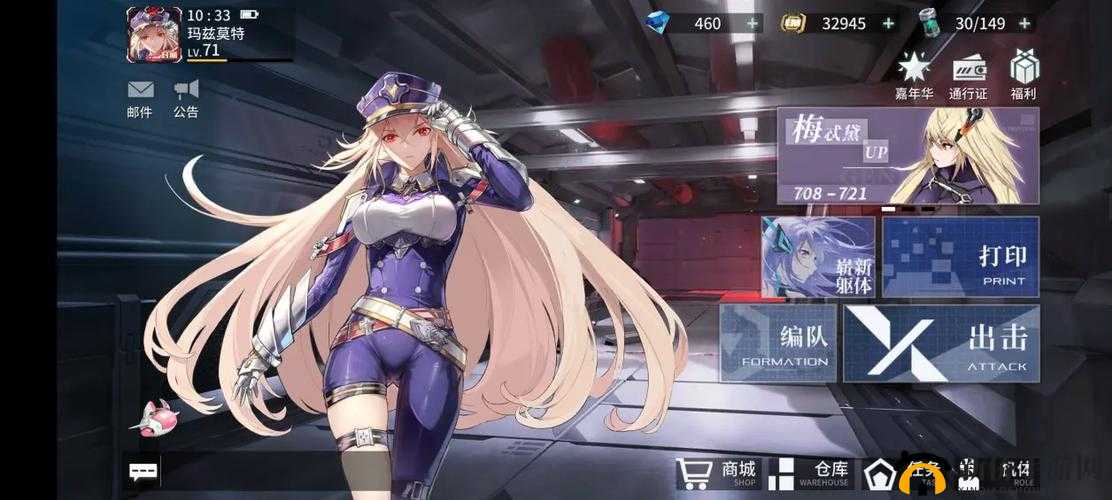Open the Shop (商城)
1112x500 pixels.
(717, 473)
